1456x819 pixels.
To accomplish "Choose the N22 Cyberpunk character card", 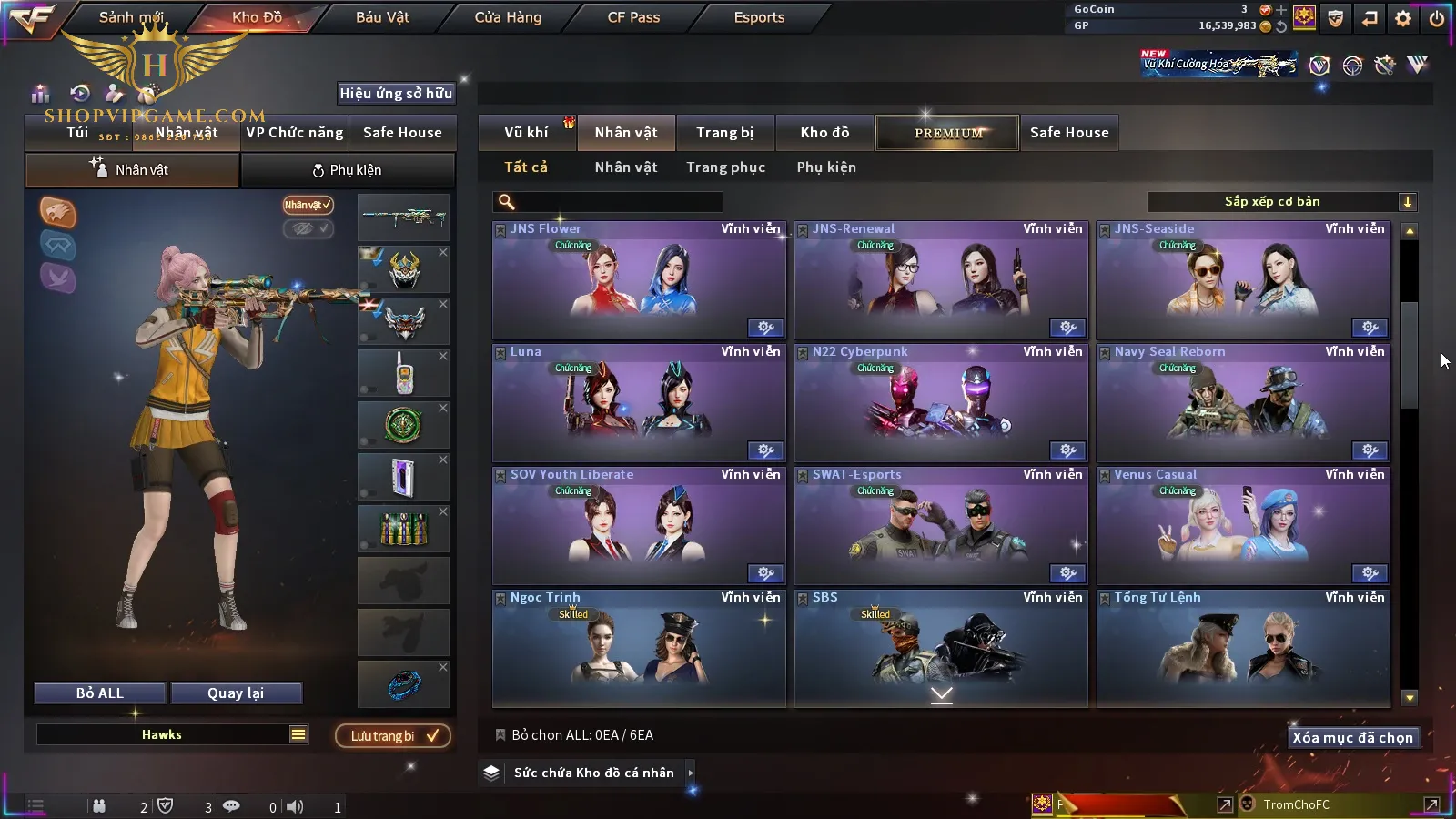I will (x=941, y=403).
